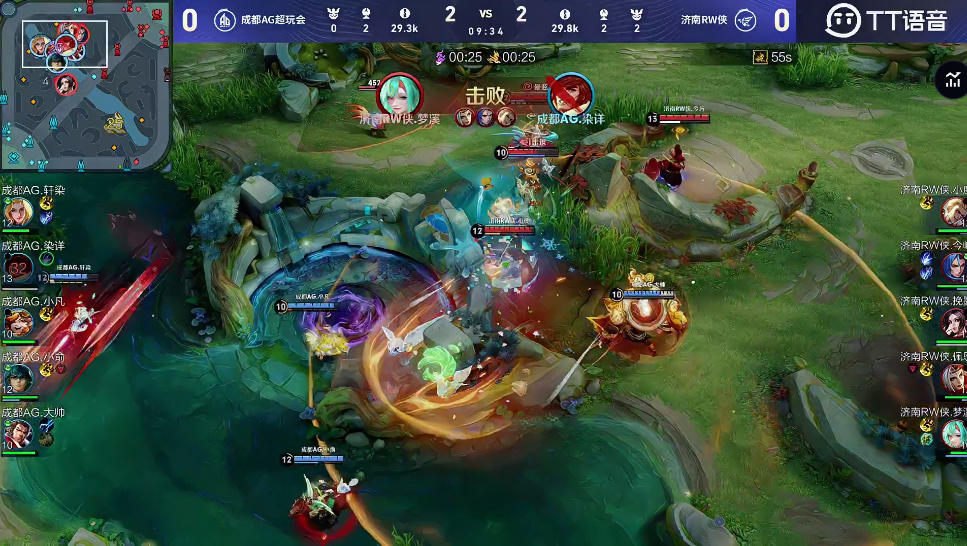Open the stats chart panel icon

(949, 81)
